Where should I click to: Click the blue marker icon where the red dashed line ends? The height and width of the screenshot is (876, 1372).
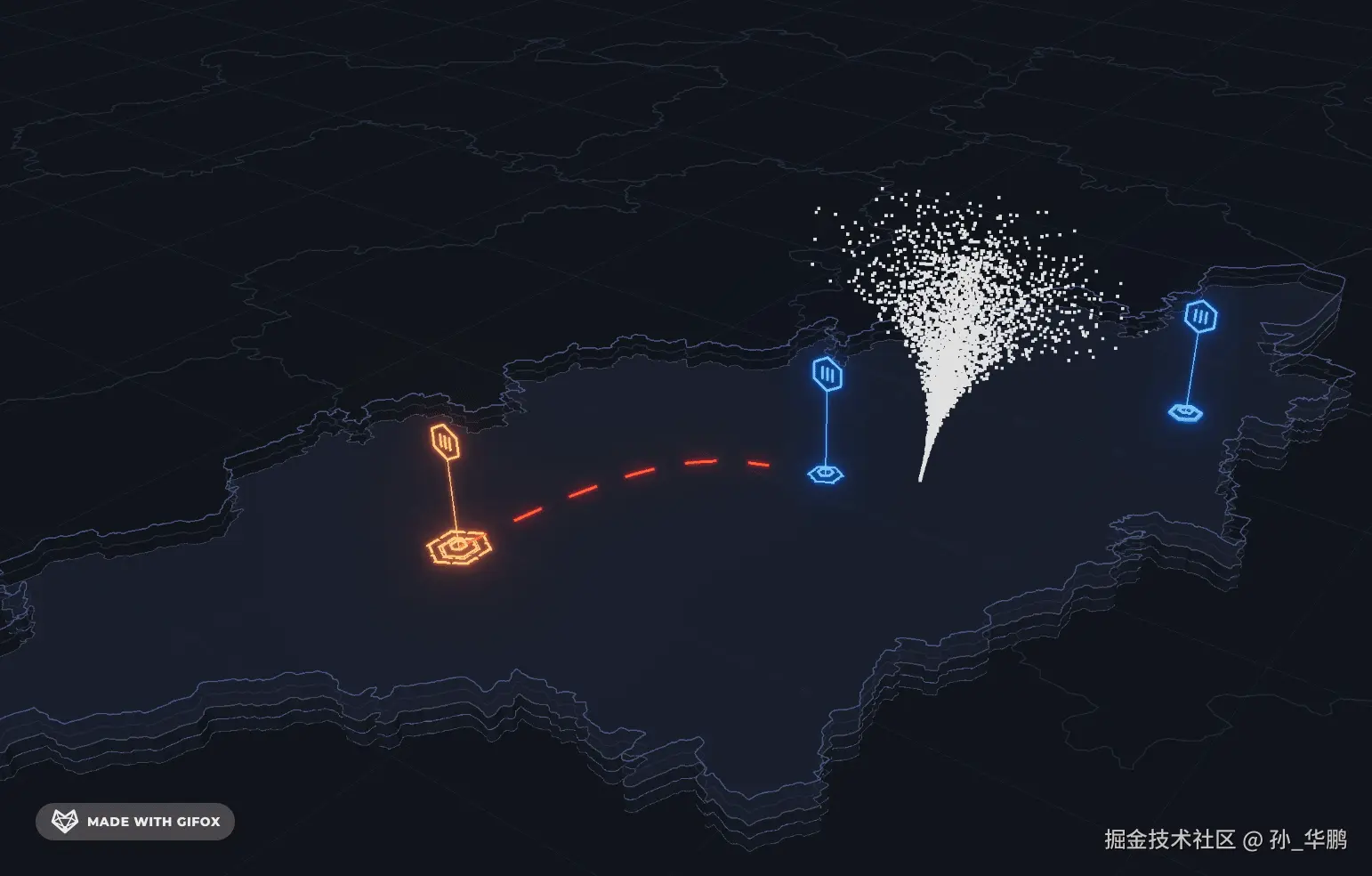[827, 373]
